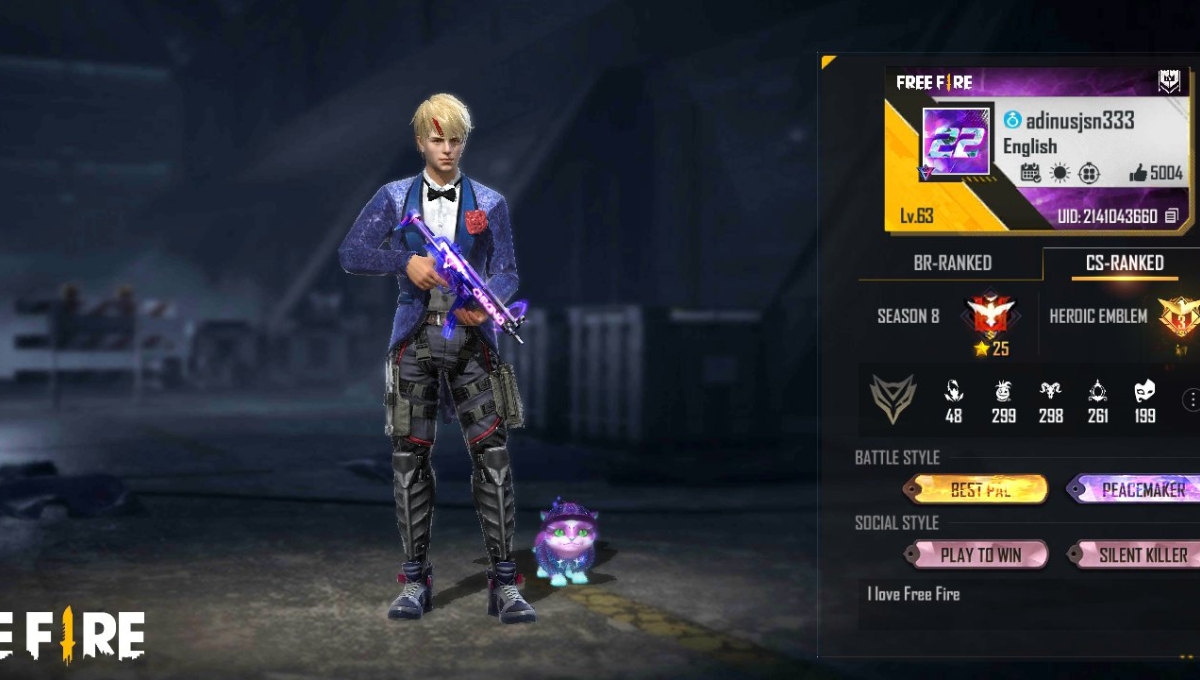Select the mask icon showing 199
The image size is (1200, 680).
[x=1145, y=391]
